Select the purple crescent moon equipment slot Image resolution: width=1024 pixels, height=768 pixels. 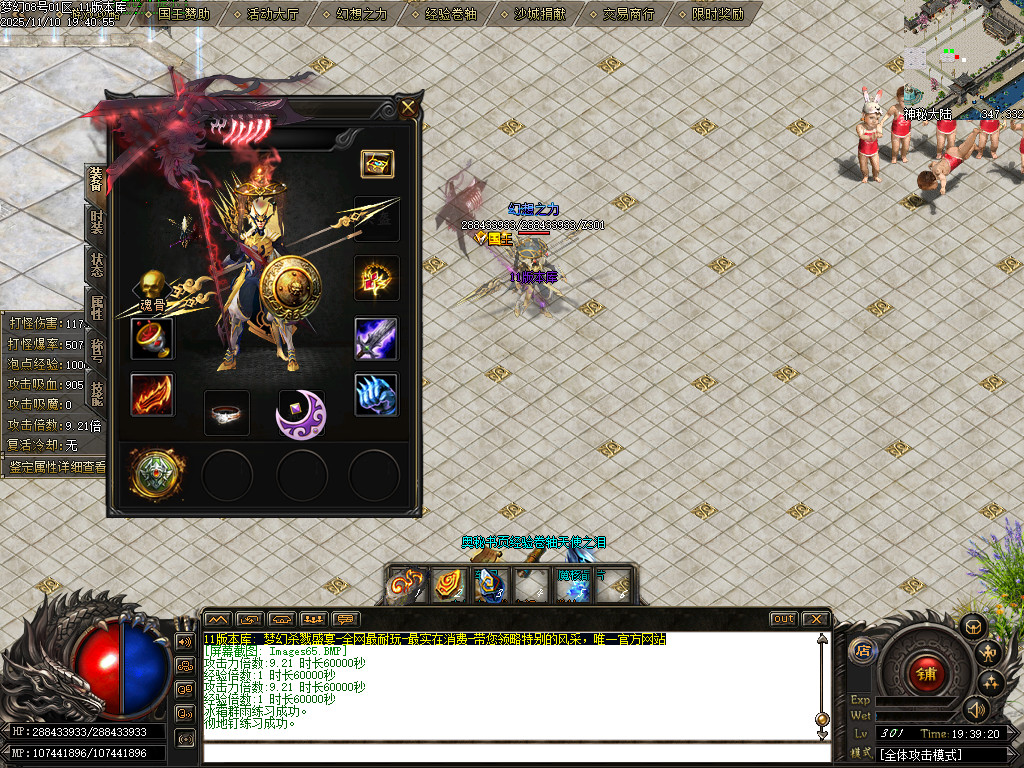click(301, 414)
